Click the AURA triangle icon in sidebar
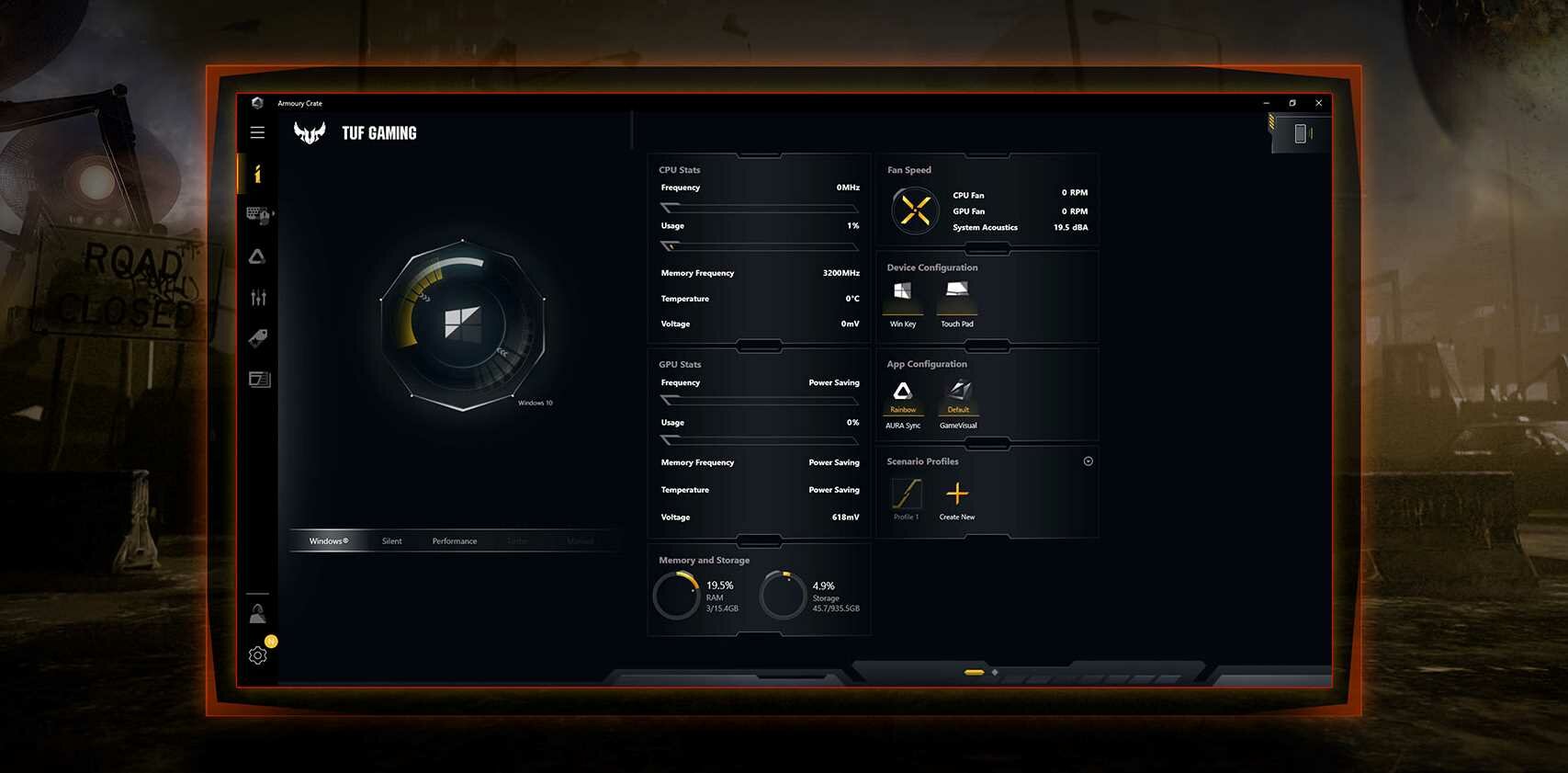The width and height of the screenshot is (1568, 773). [258, 256]
